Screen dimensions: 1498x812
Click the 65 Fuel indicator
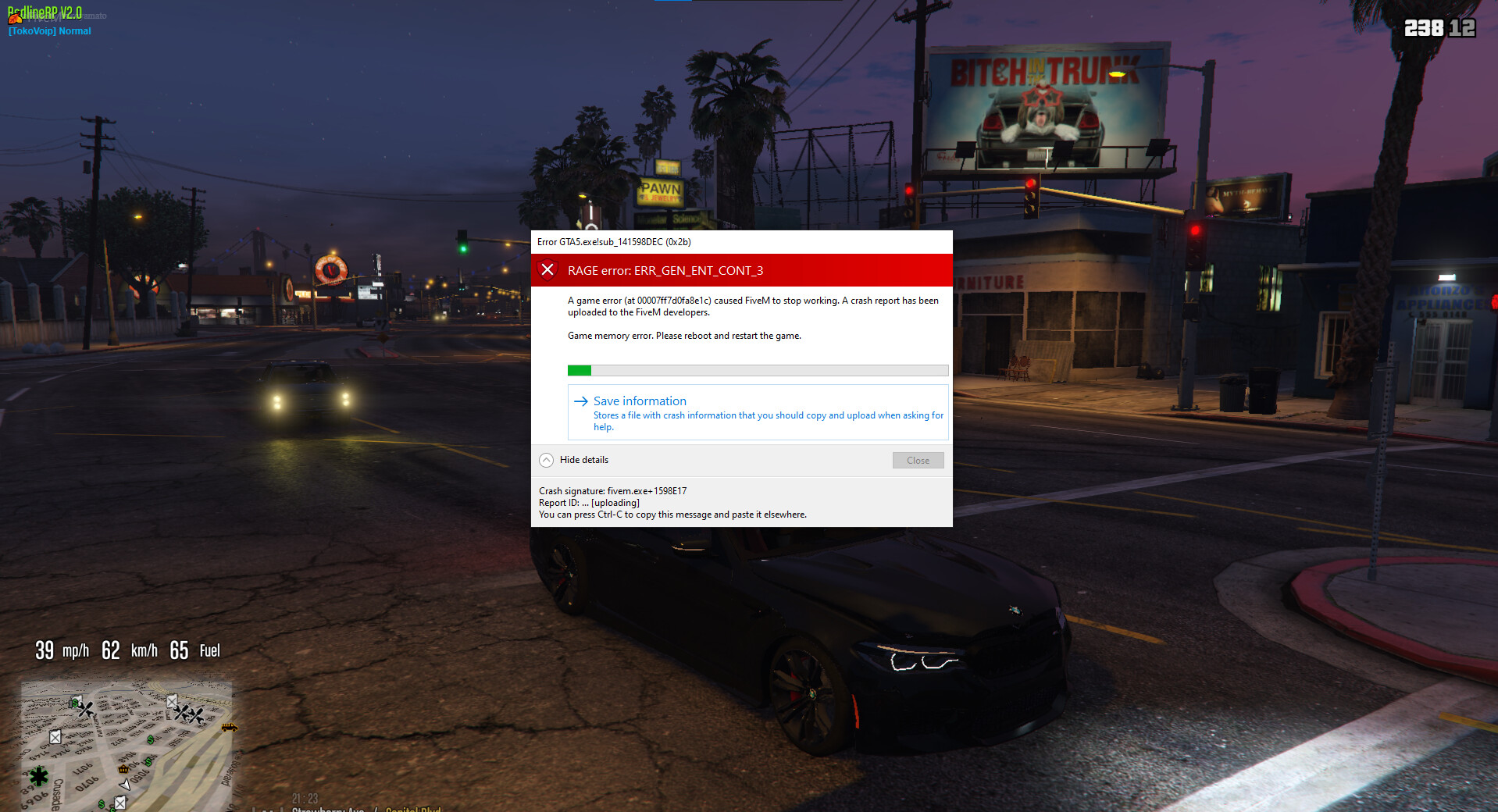[193, 650]
